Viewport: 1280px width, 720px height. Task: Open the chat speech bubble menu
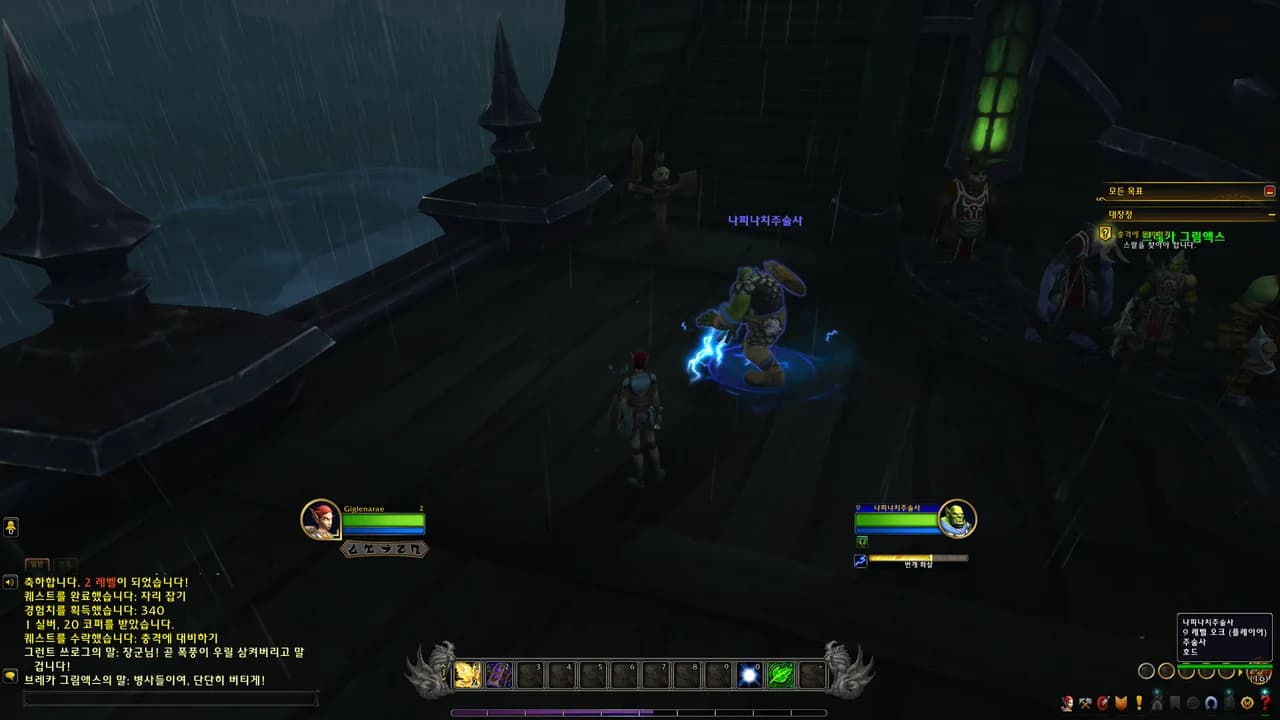point(10,676)
